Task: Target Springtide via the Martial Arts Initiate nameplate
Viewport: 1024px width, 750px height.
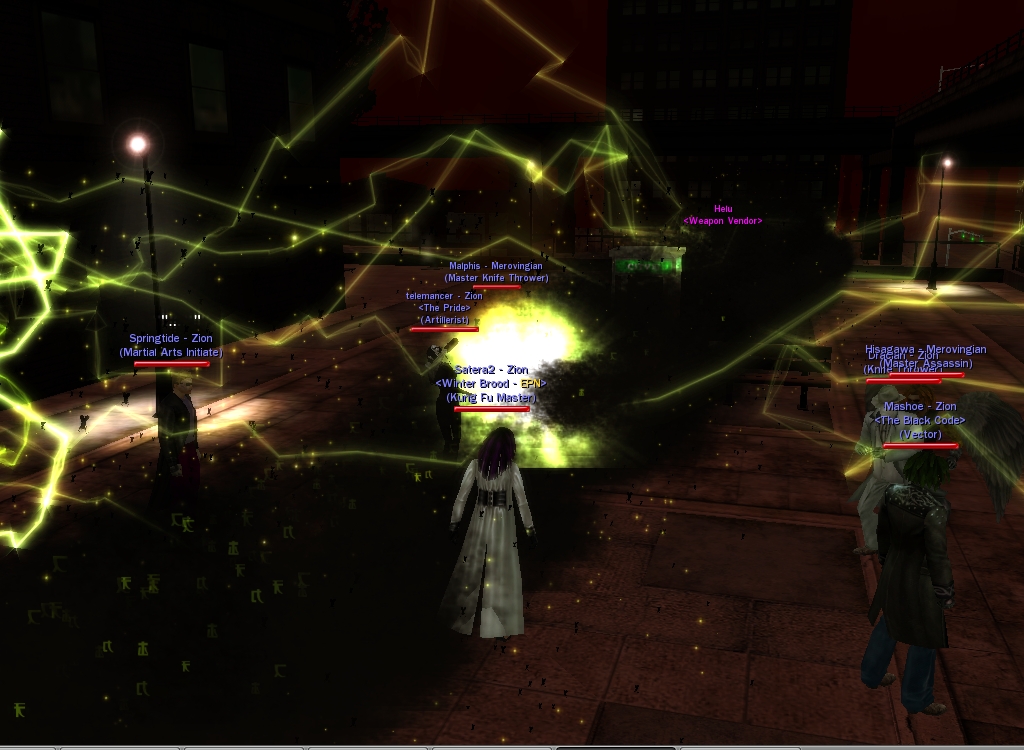Action: tap(170, 346)
